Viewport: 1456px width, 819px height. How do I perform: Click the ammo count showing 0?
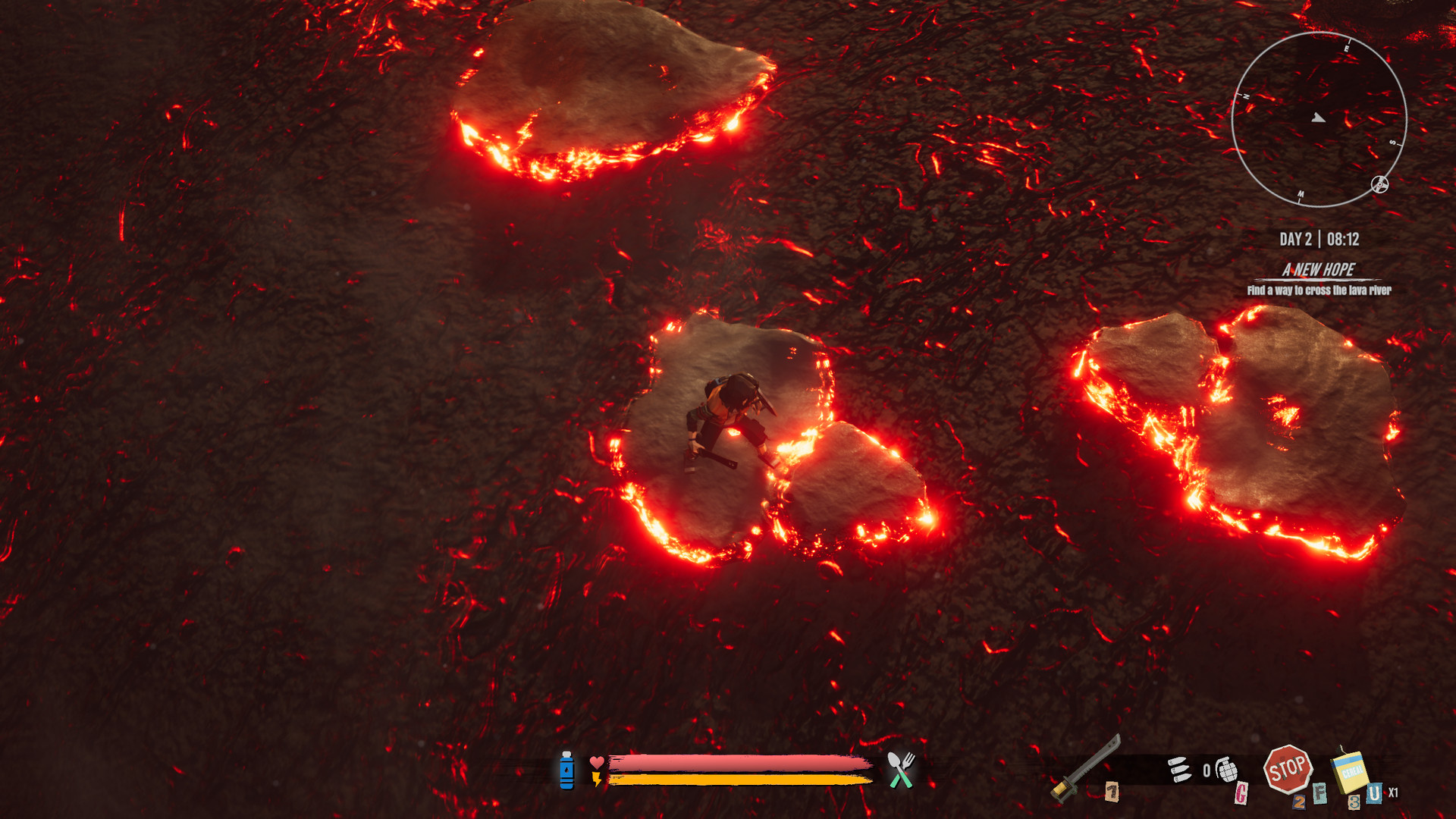[1204, 770]
